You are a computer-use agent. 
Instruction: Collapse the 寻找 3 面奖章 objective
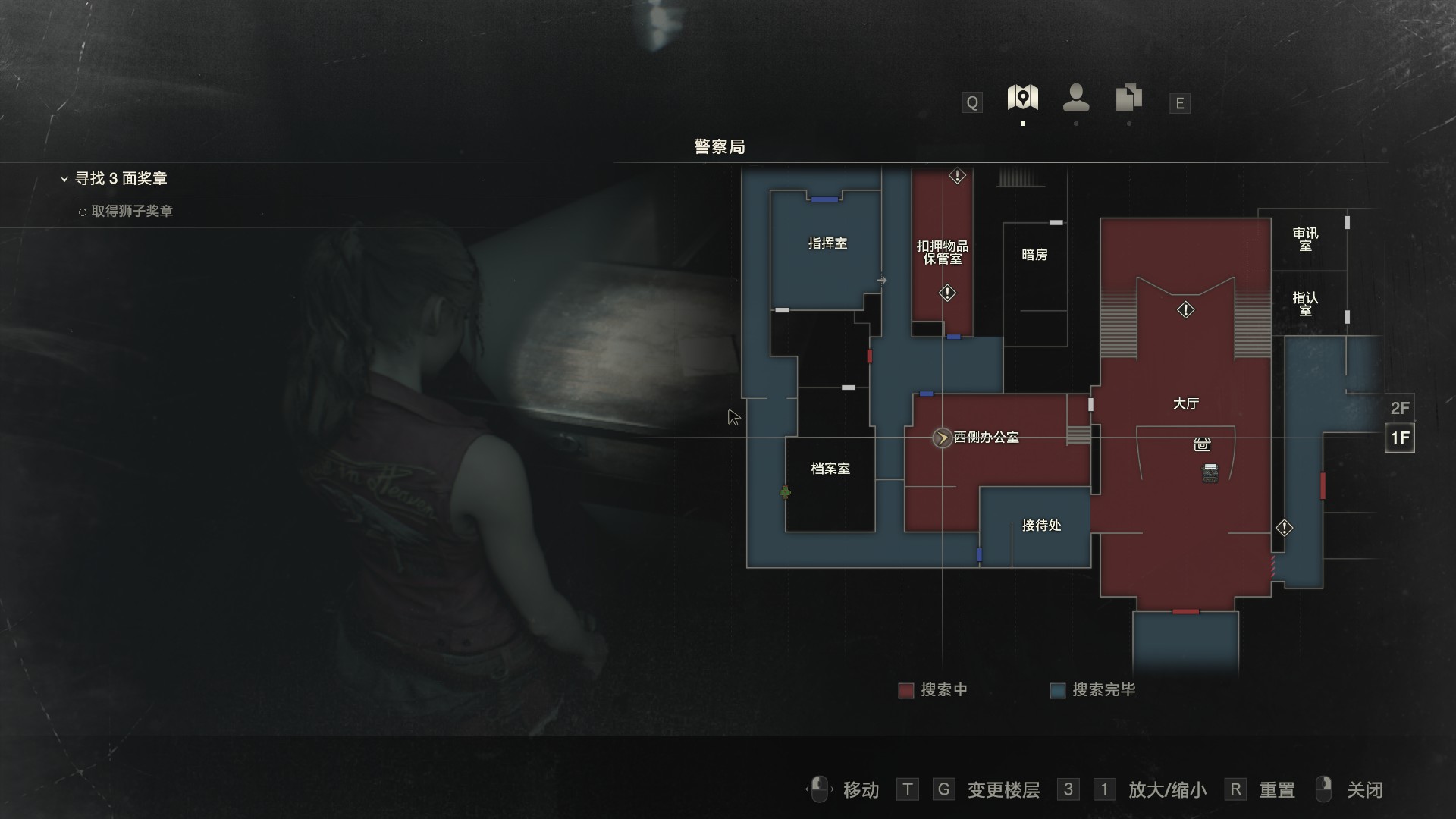[x=64, y=179]
